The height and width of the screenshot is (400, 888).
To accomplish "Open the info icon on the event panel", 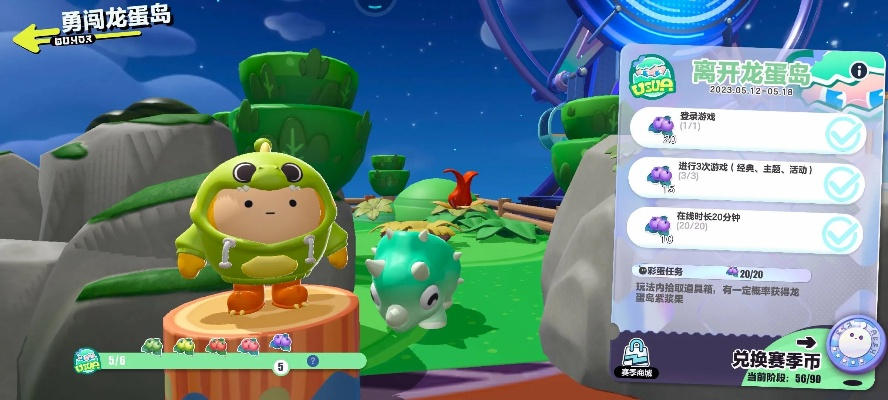I will click(857, 70).
